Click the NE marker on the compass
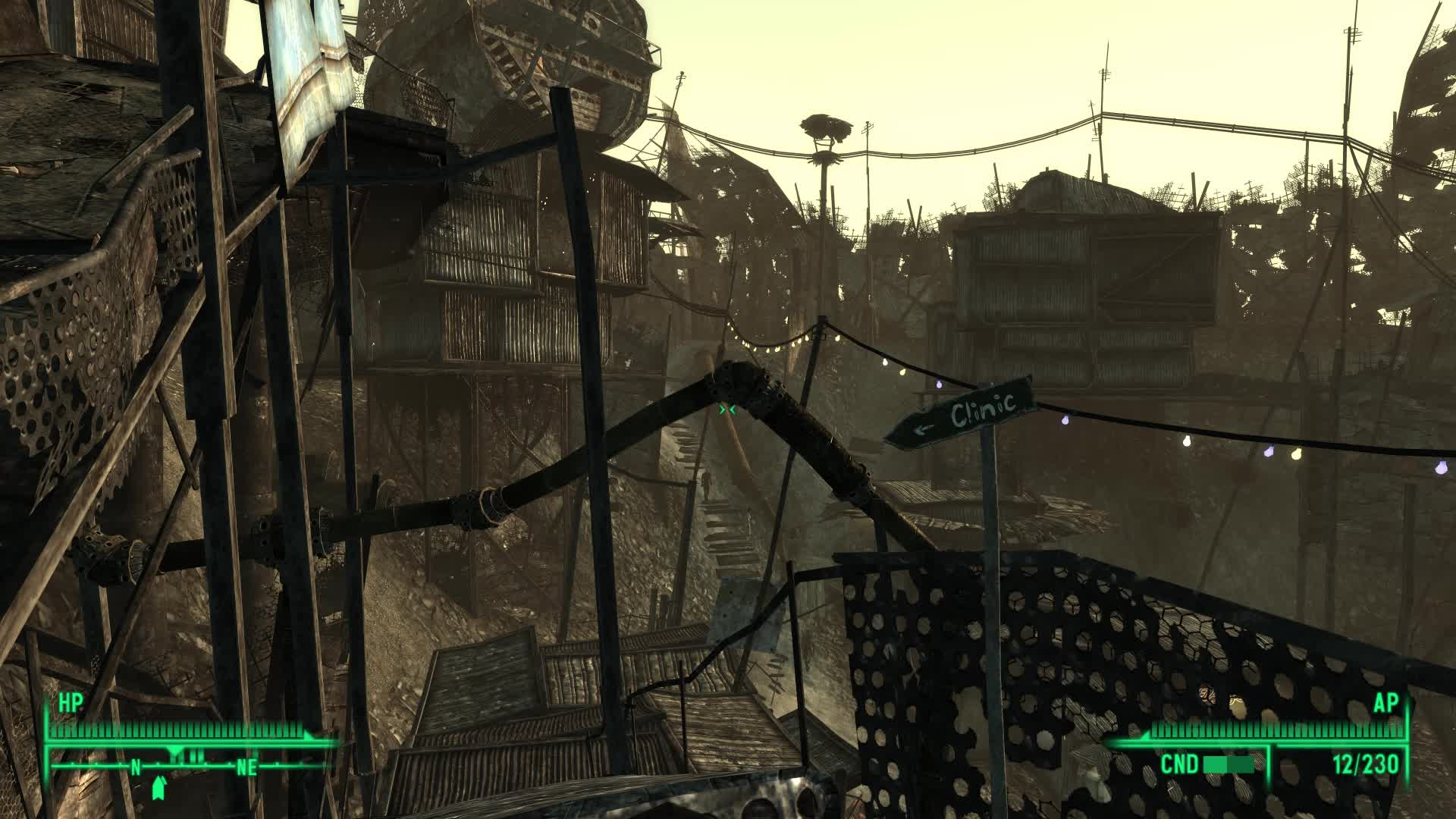This screenshot has width=1456, height=819. pyautogui.click(x=247, y=767)
